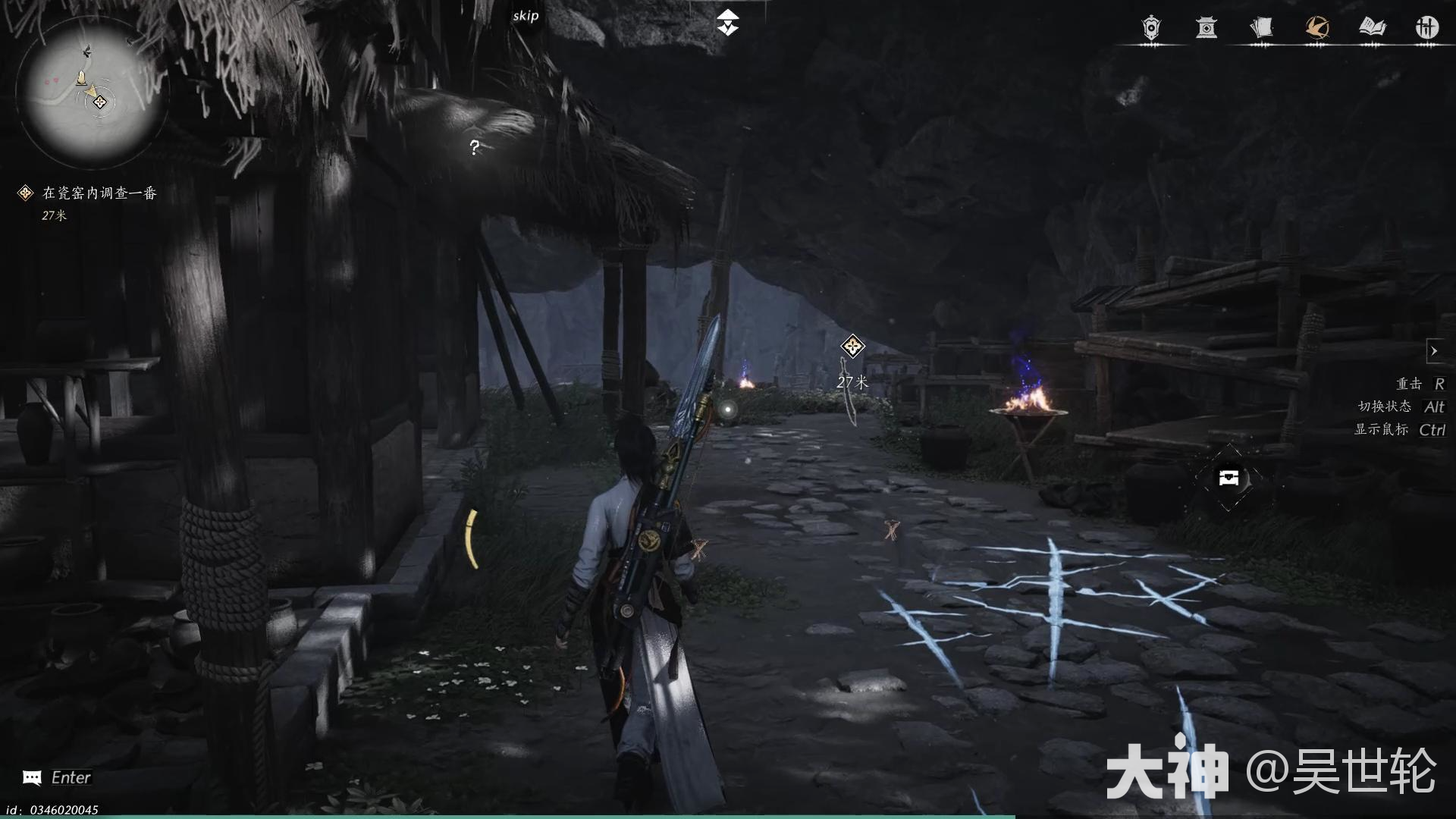Open the shield emblem menu icon

pos(1150,28)
